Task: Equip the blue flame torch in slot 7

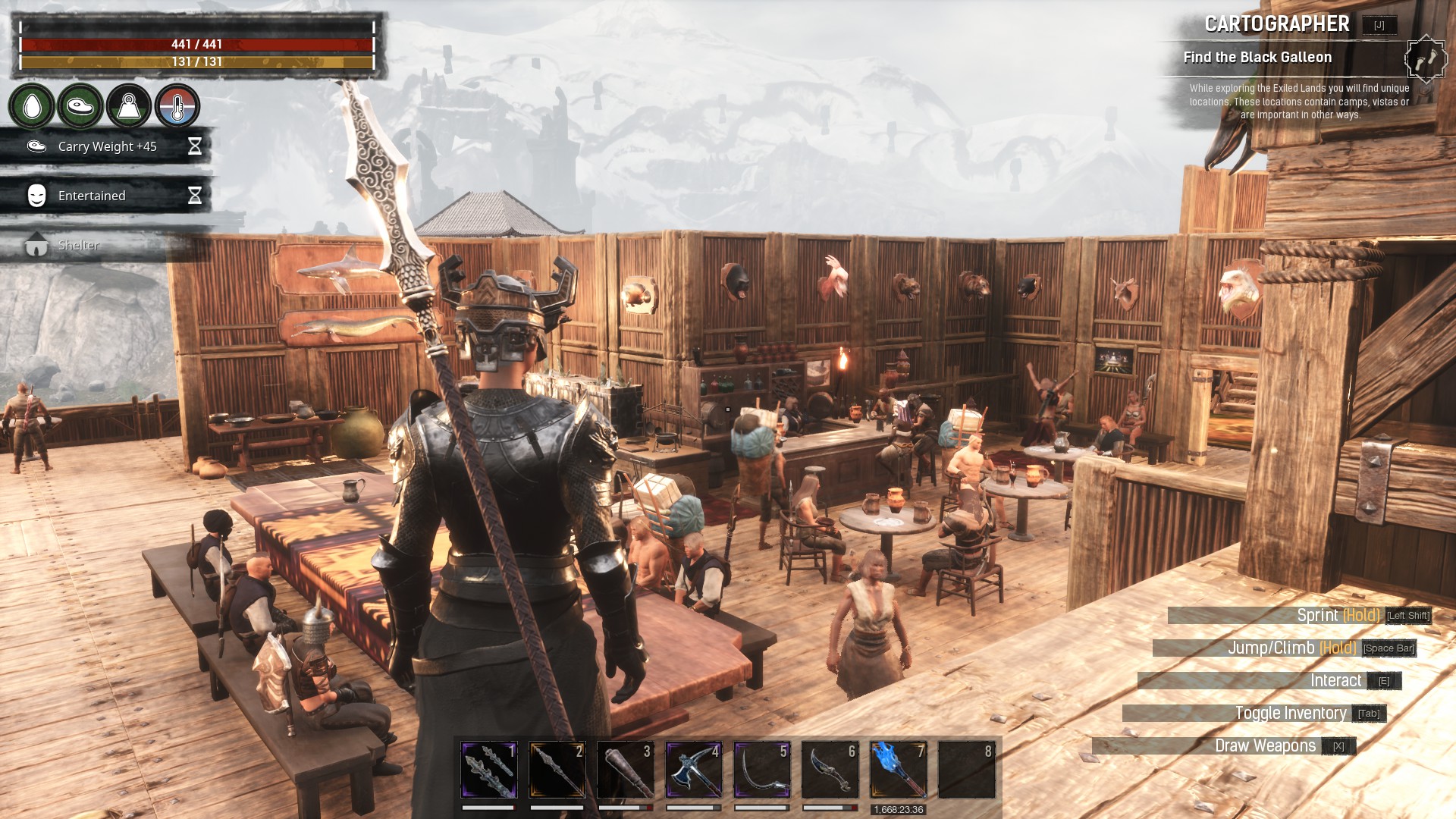Action: [x=898, y=770]
